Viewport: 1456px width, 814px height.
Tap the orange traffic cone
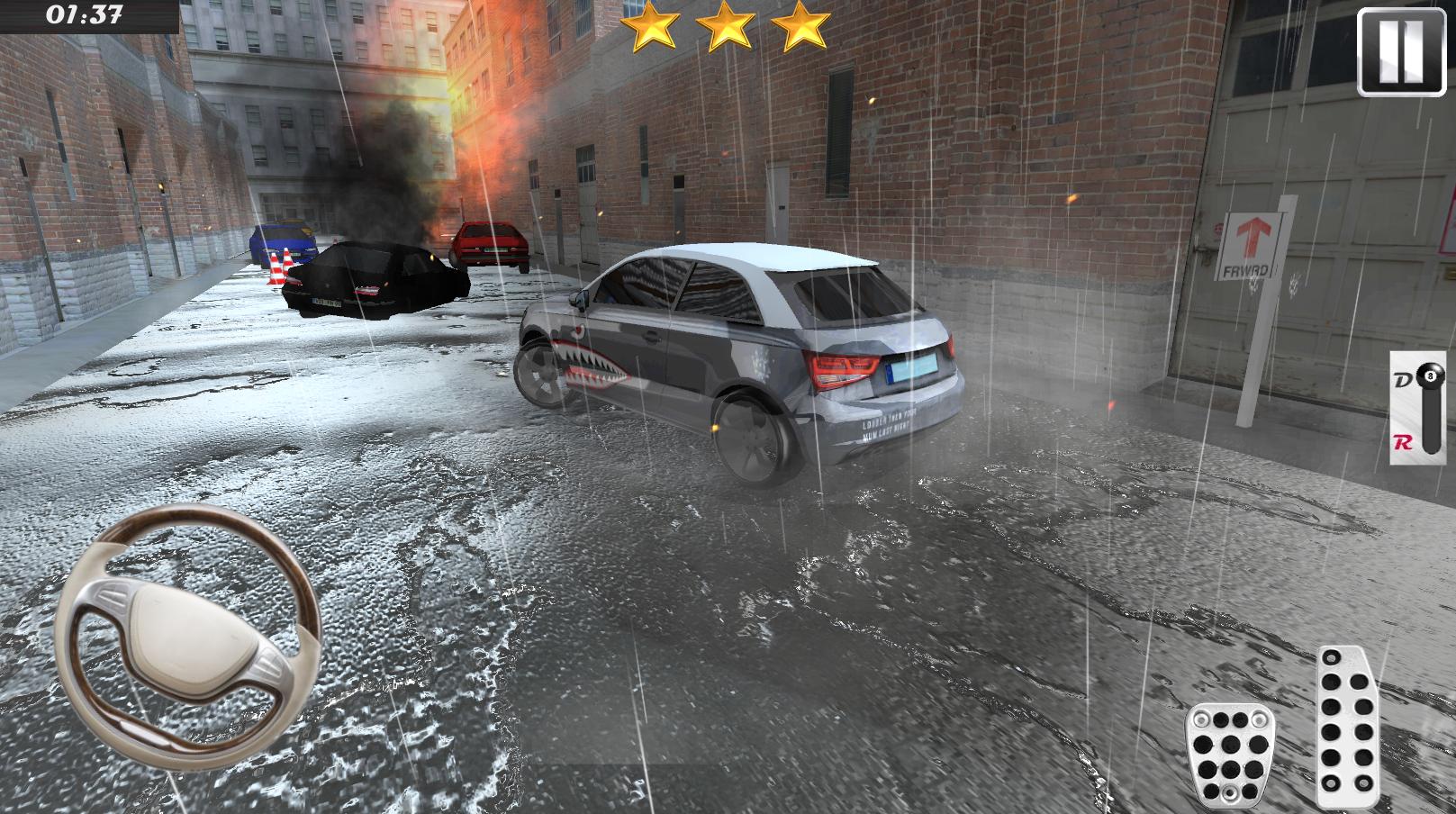[x=275, y=270]
